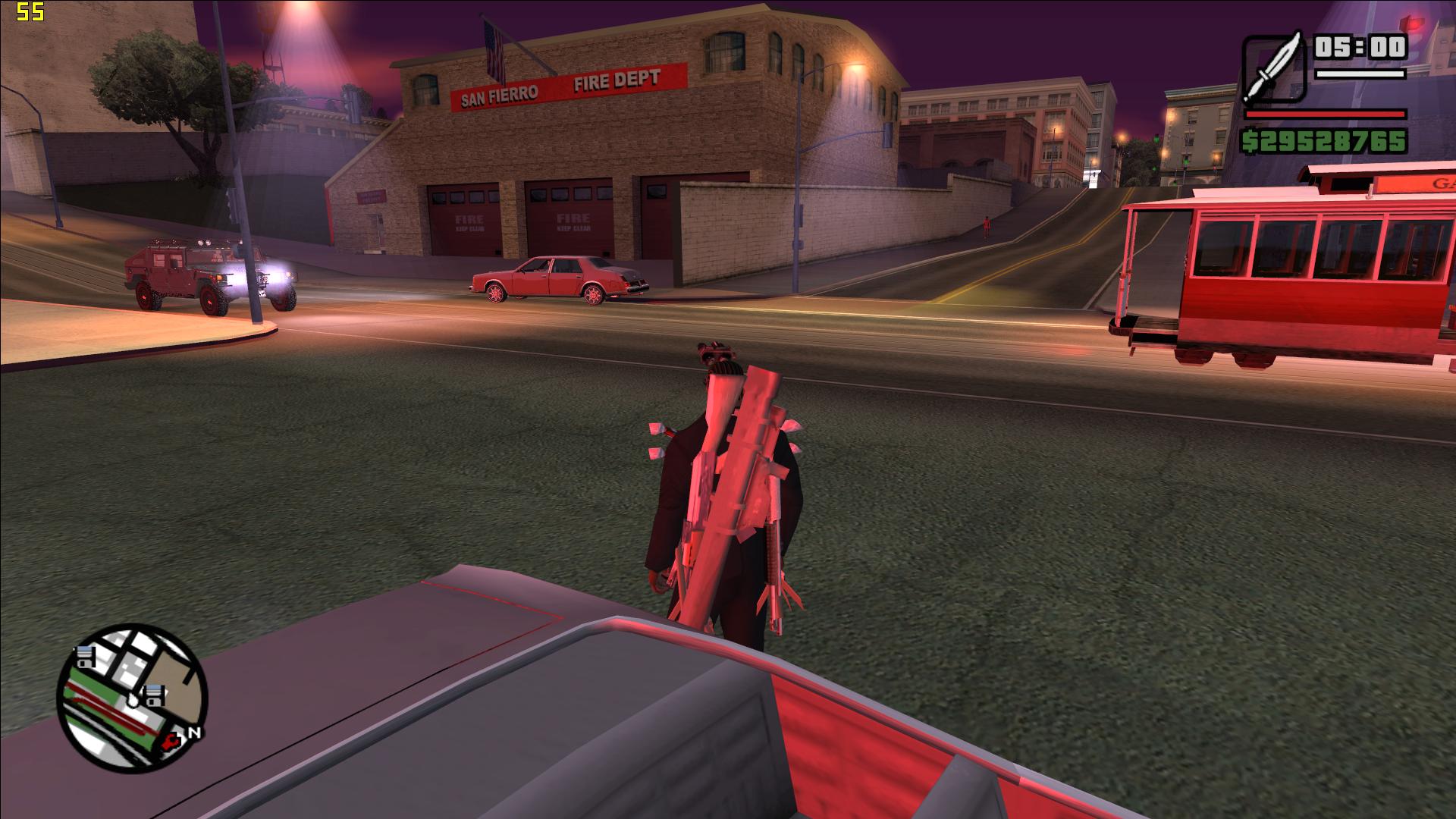Click the white player blip in the minimap
The height and width of the screenshot is (819, 1456).
point(133,700)
